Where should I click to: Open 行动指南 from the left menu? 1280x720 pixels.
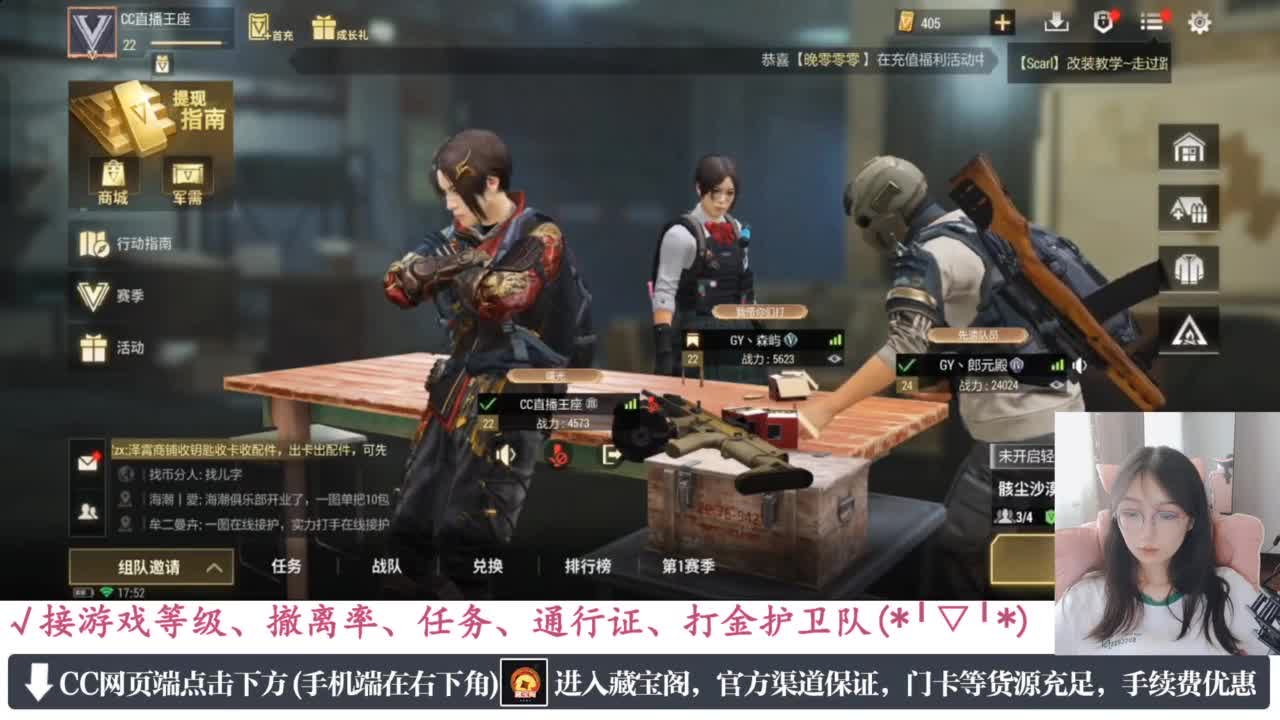point(120,245)
